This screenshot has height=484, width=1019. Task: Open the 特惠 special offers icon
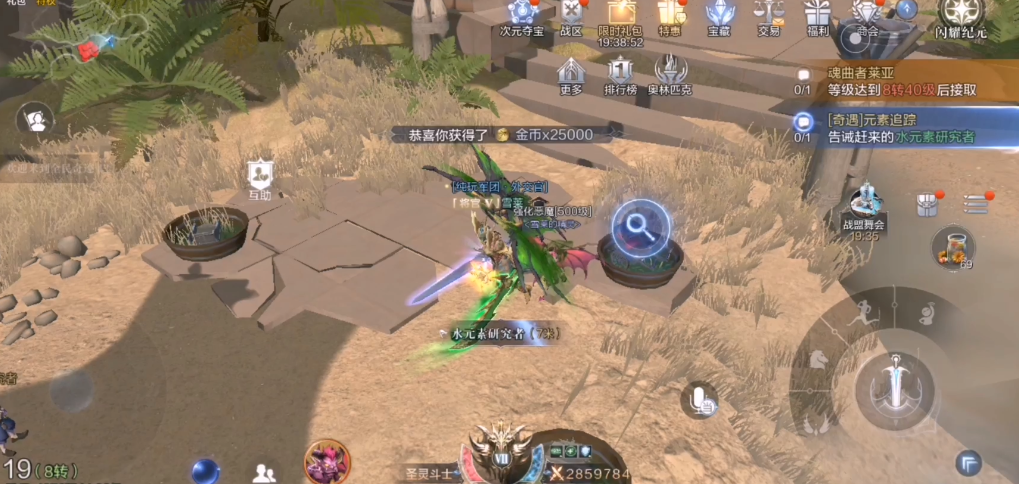[x=669, y=15]
